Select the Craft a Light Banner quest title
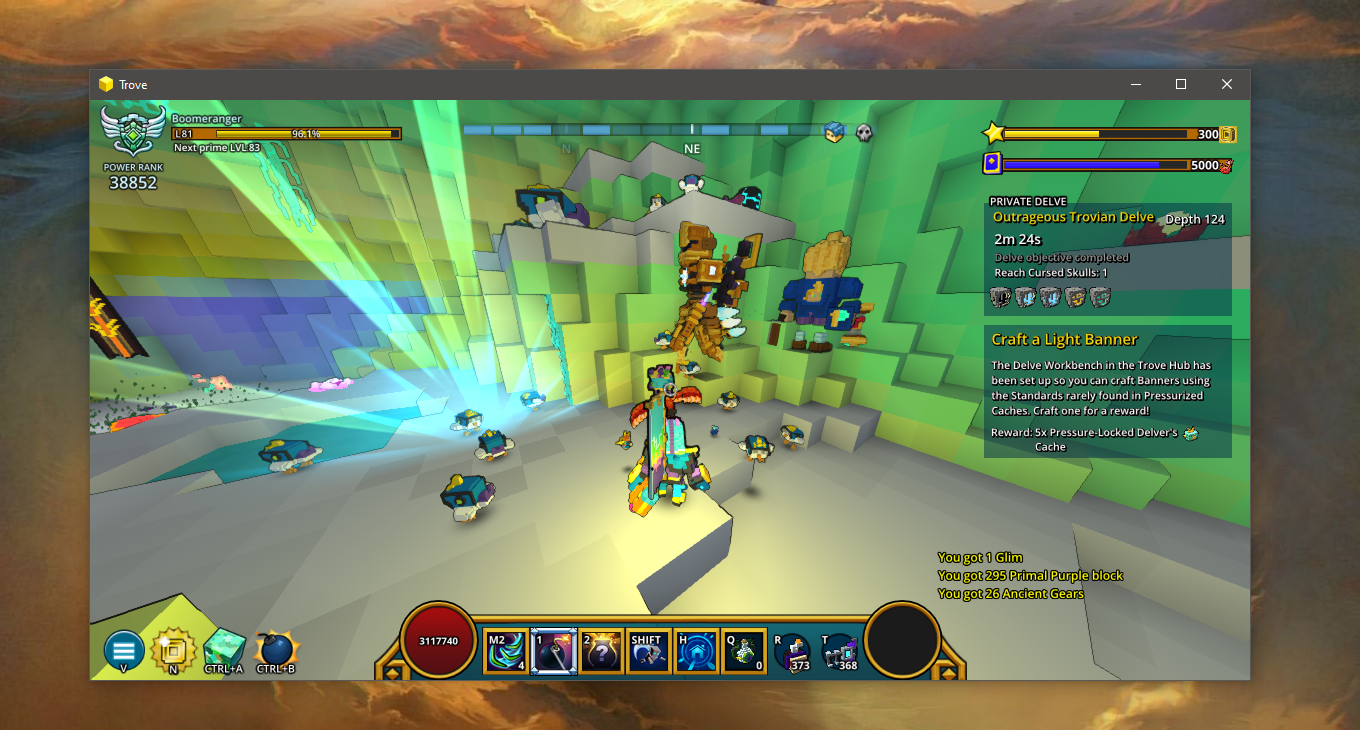 (x=1064, y=339)
